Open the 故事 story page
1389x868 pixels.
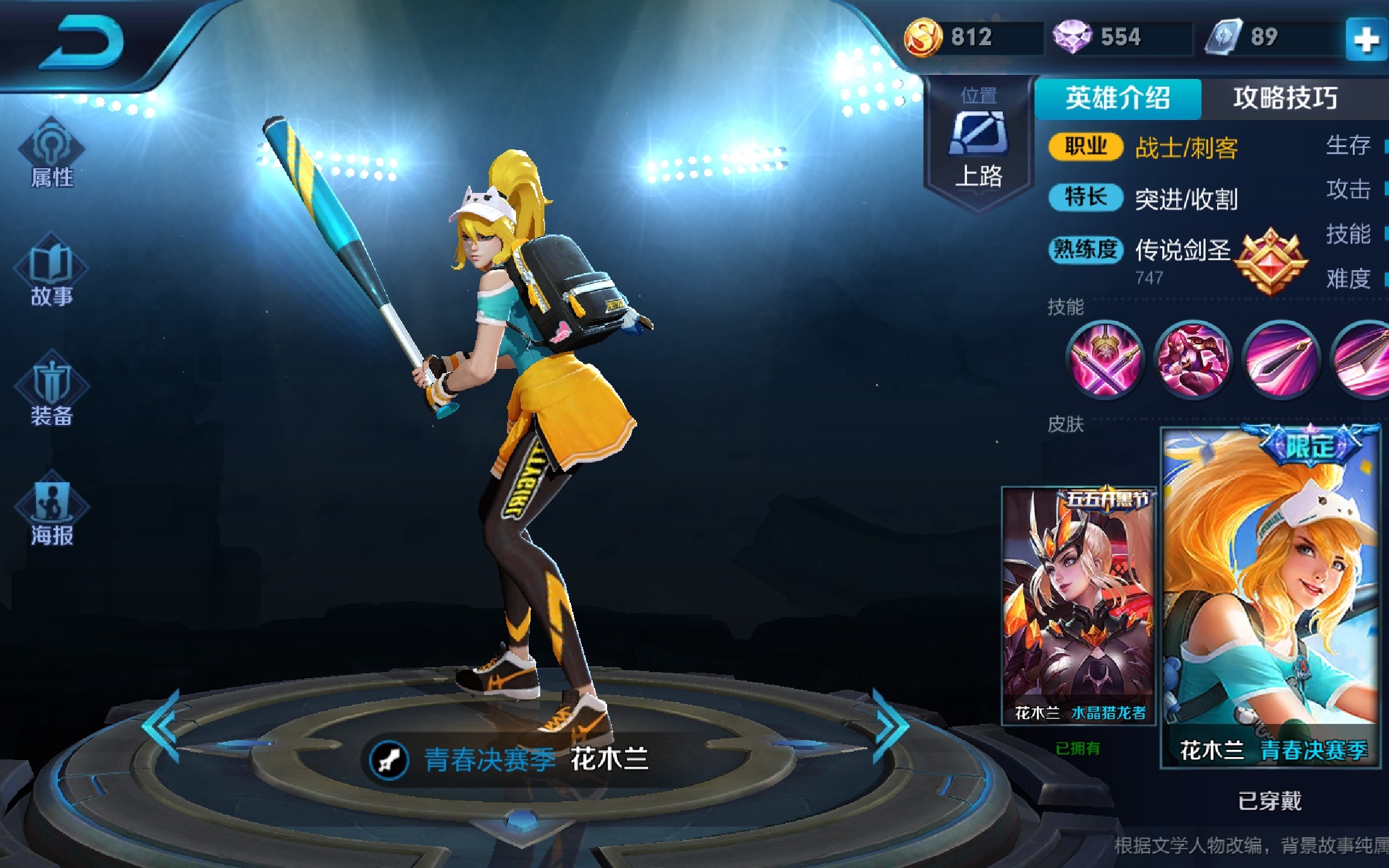pyautogui.click(x=52, y=272)
